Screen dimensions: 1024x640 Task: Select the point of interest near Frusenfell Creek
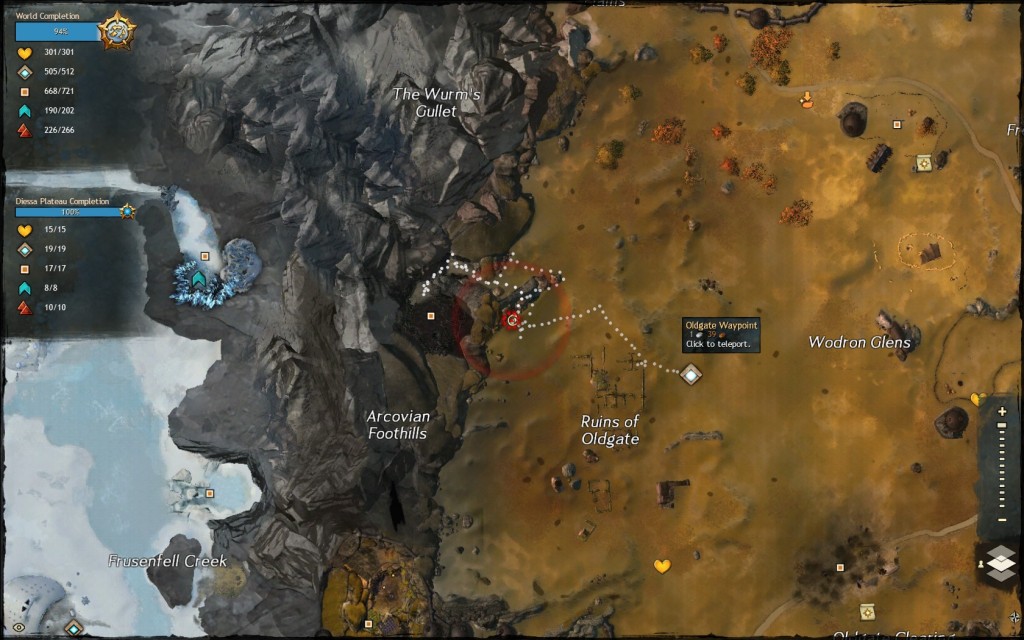[209, 493]
